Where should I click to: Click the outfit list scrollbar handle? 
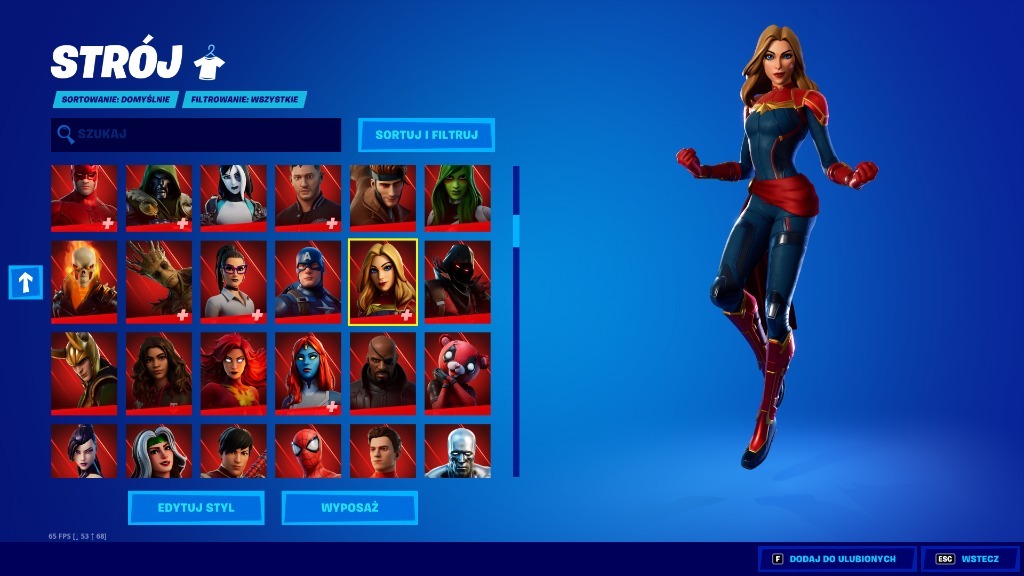pos(516,231)
